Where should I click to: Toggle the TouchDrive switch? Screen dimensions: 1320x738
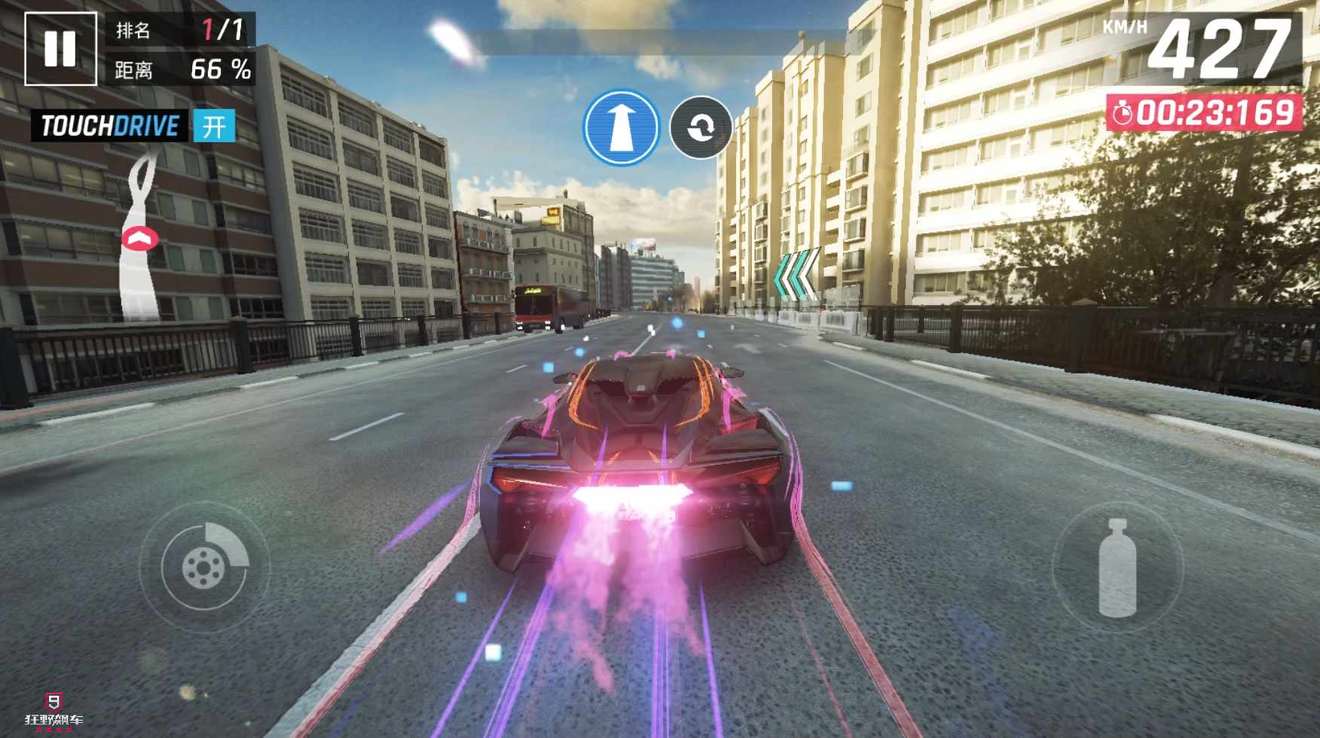tap(213, 126)
